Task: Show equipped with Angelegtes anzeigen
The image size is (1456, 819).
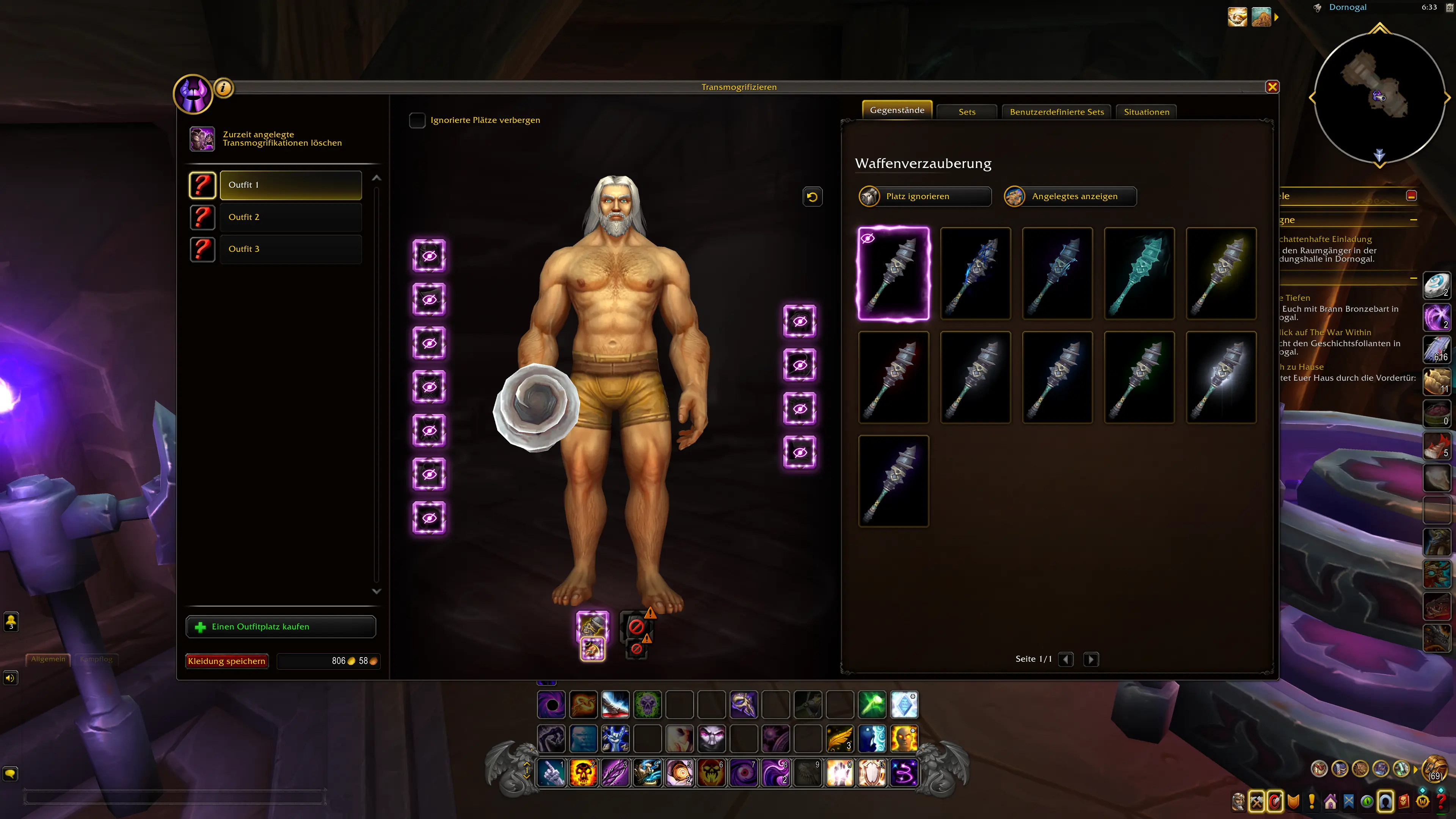Action: [x=1070, y=197]
